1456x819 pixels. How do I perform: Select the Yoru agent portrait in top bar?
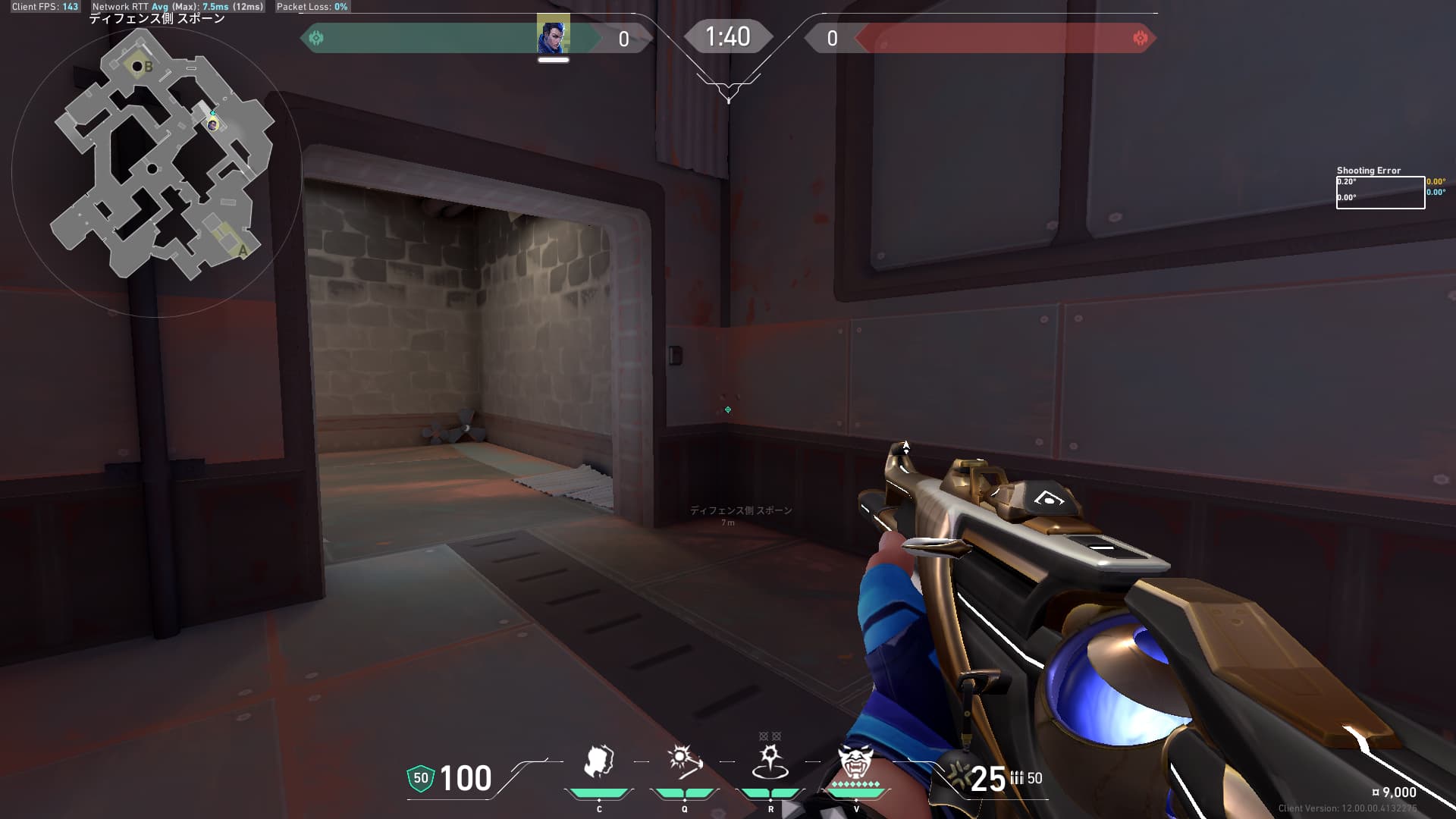coord(553,36)
